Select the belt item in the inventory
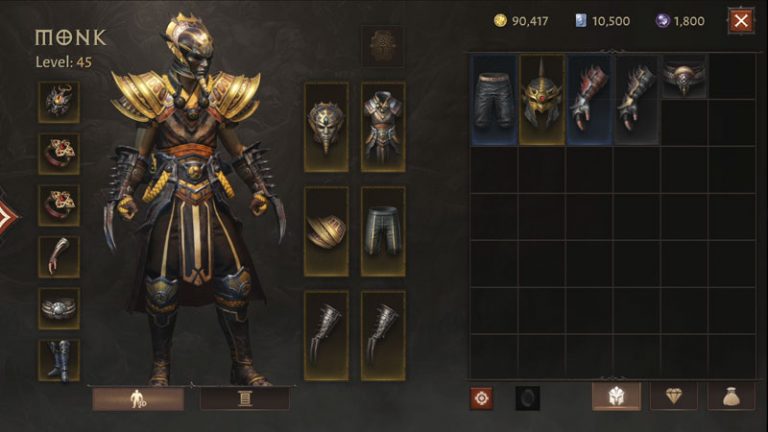Image resolution: width=768 pixels, height=432 pixels. pyautogui.click(x=685, y=77)
